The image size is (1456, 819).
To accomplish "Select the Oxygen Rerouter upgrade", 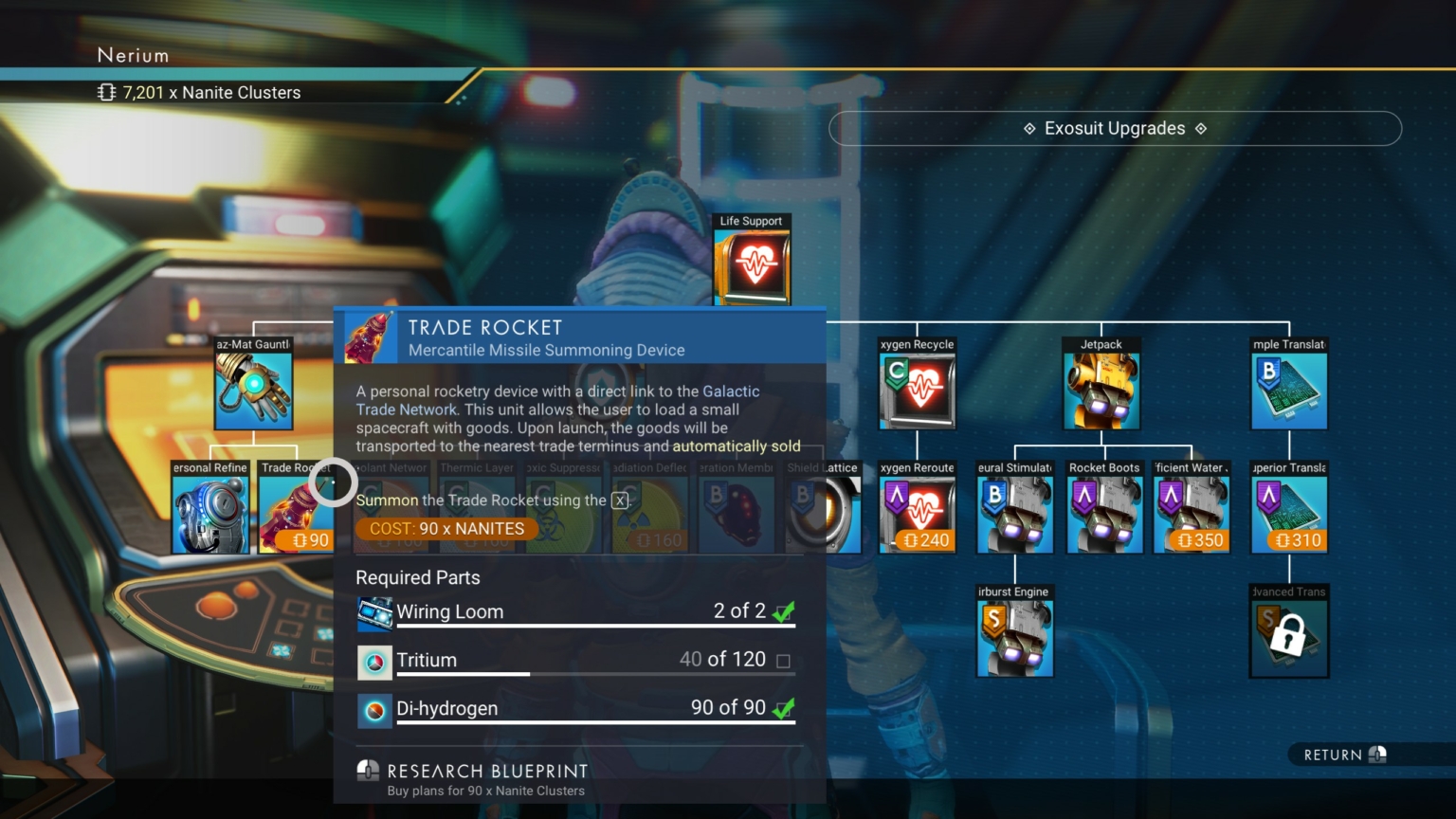I will coord(917,512).
